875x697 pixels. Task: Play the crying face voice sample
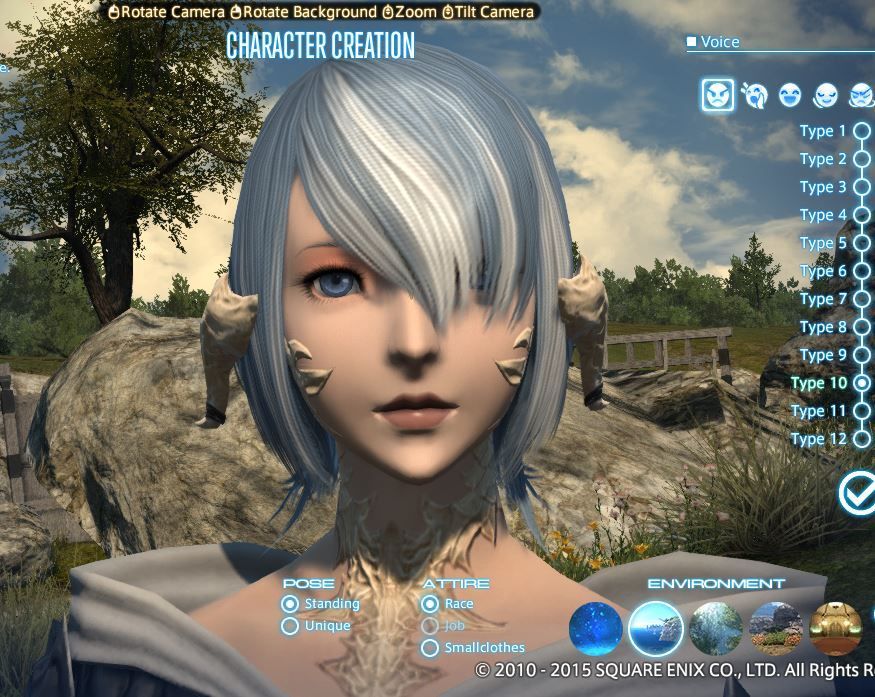click(754, 95)
